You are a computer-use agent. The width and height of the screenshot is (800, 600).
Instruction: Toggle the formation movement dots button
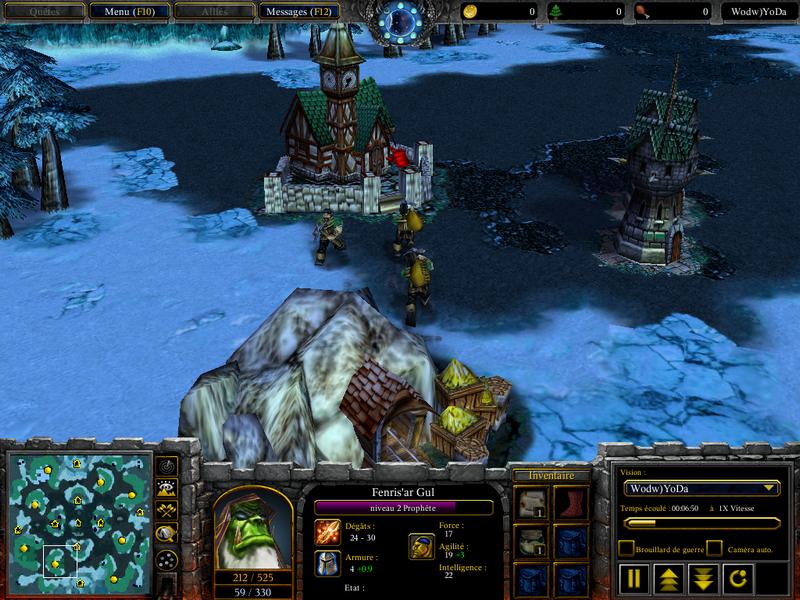point(167,559)
